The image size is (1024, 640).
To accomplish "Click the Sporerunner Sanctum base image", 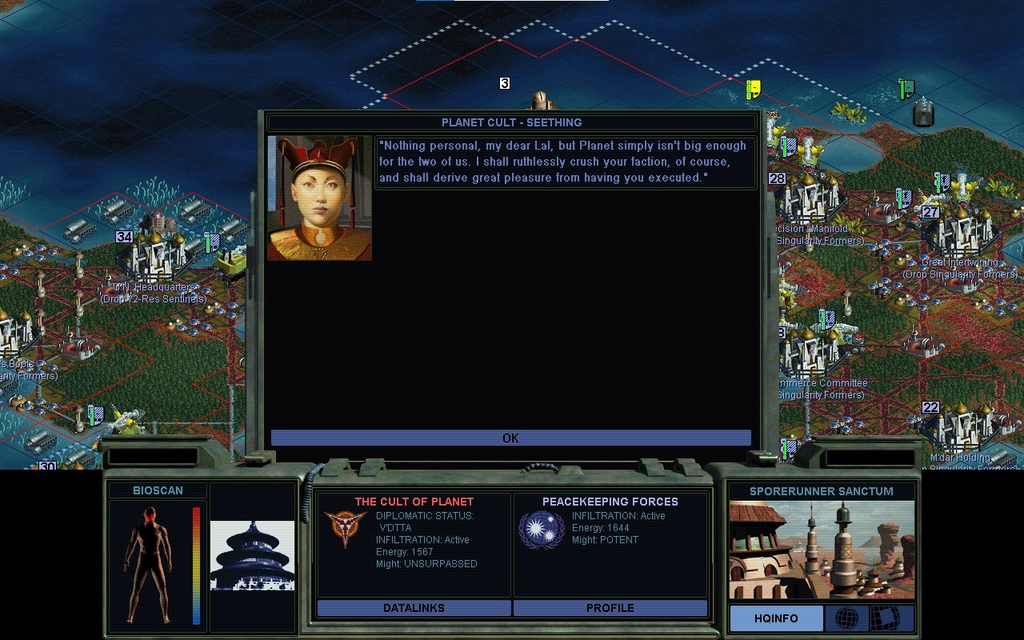I will 821,550.
